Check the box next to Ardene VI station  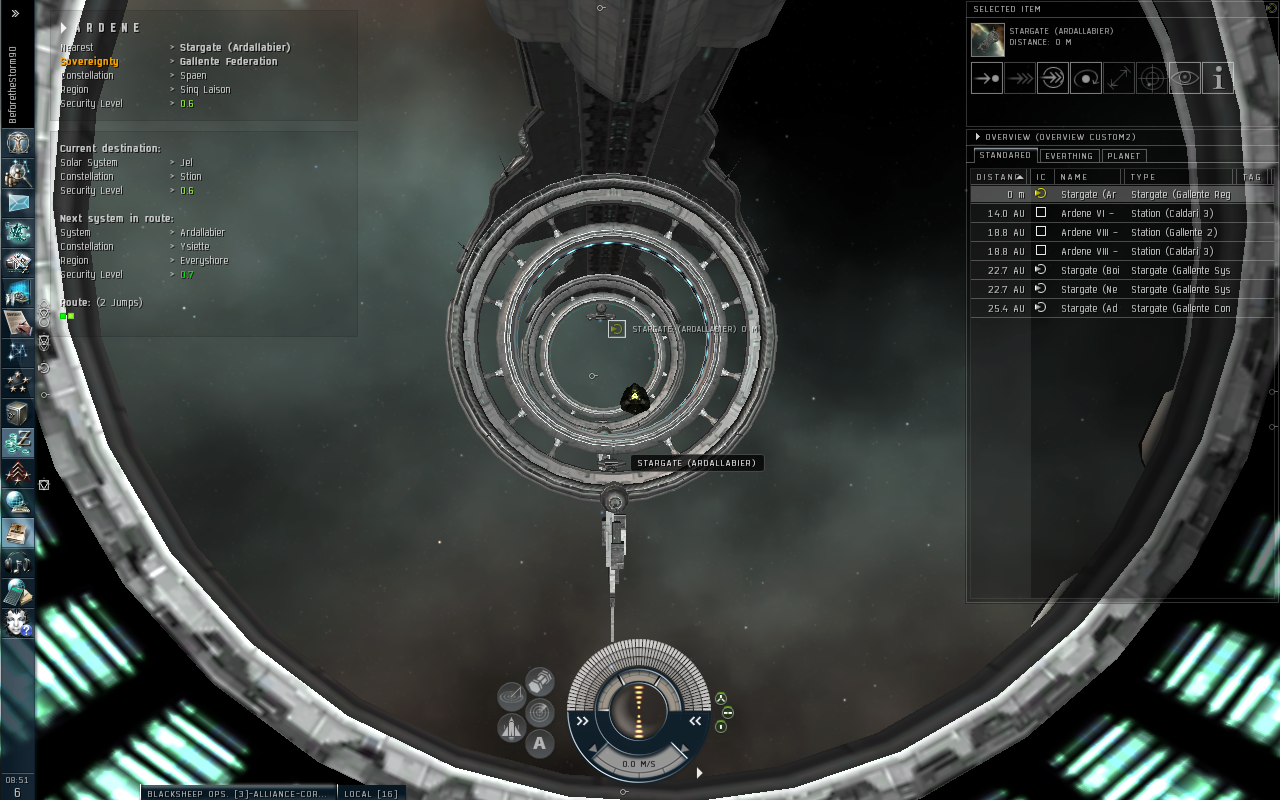[x=1041, y=213]
